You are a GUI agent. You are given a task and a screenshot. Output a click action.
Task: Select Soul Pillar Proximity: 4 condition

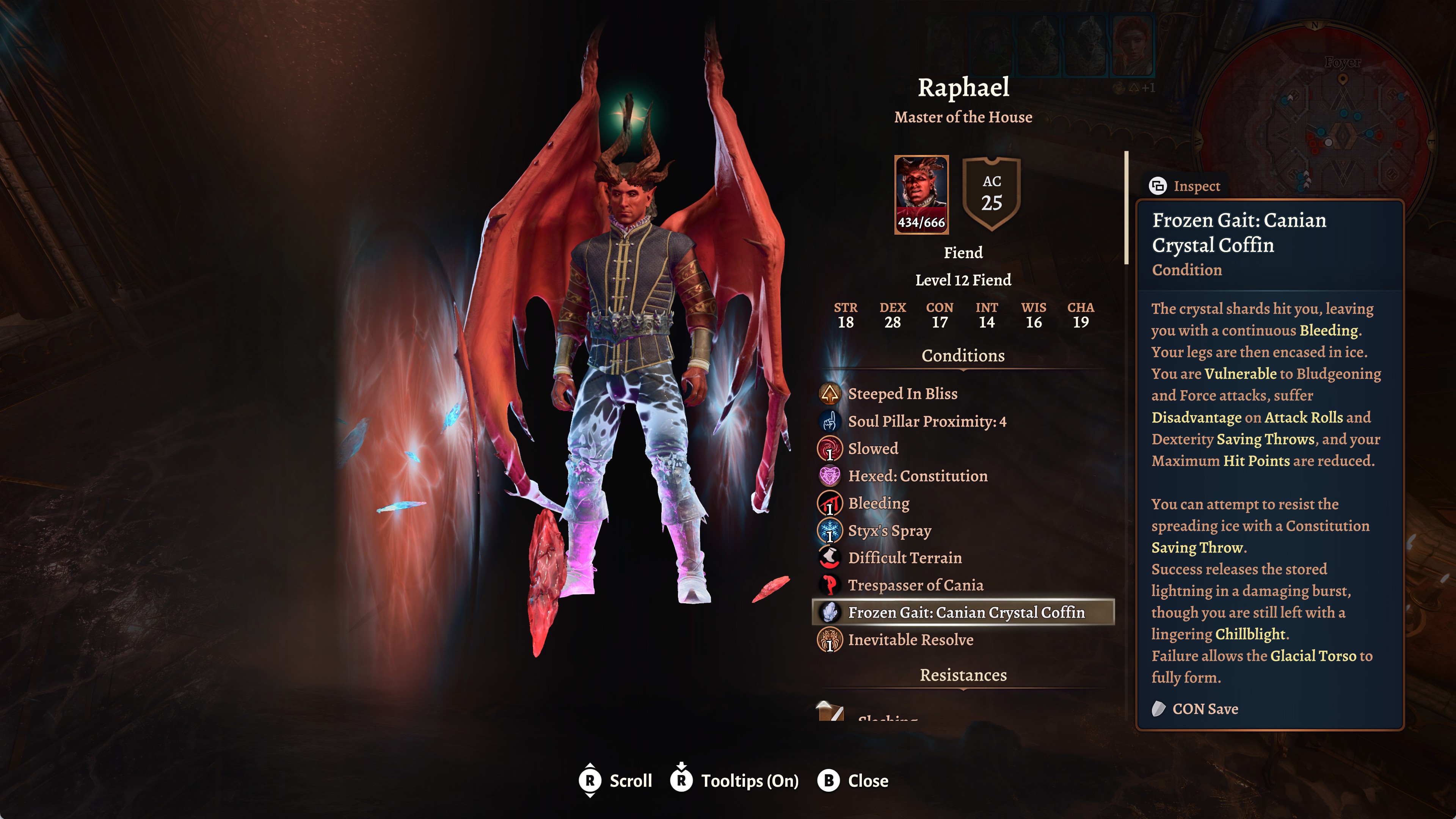[926, 421]
